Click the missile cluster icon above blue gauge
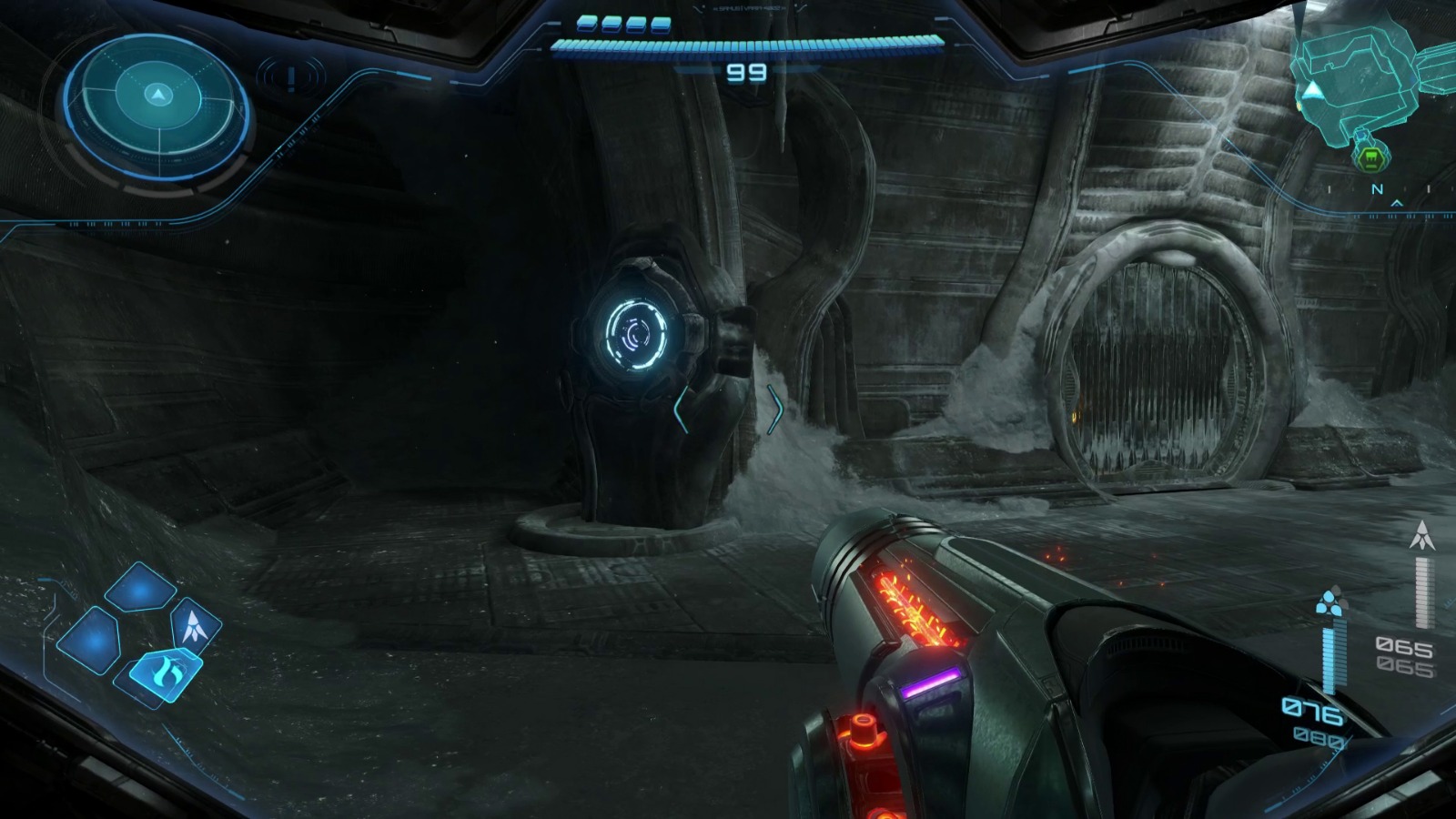This screenshot has height=819, width=1456. 1330,603
